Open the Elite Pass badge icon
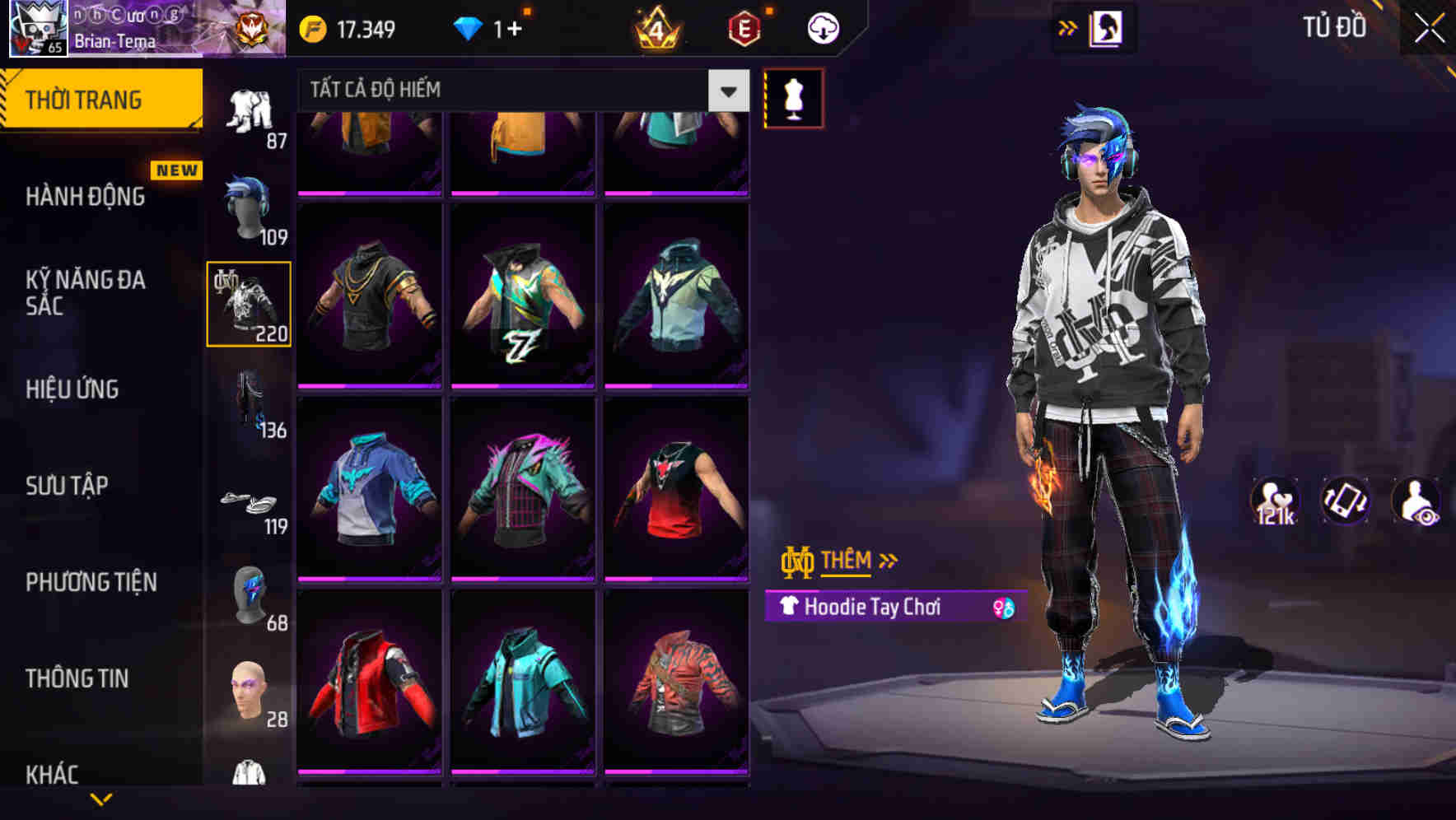Screen dimensions: 1456x820 point(745,27)
